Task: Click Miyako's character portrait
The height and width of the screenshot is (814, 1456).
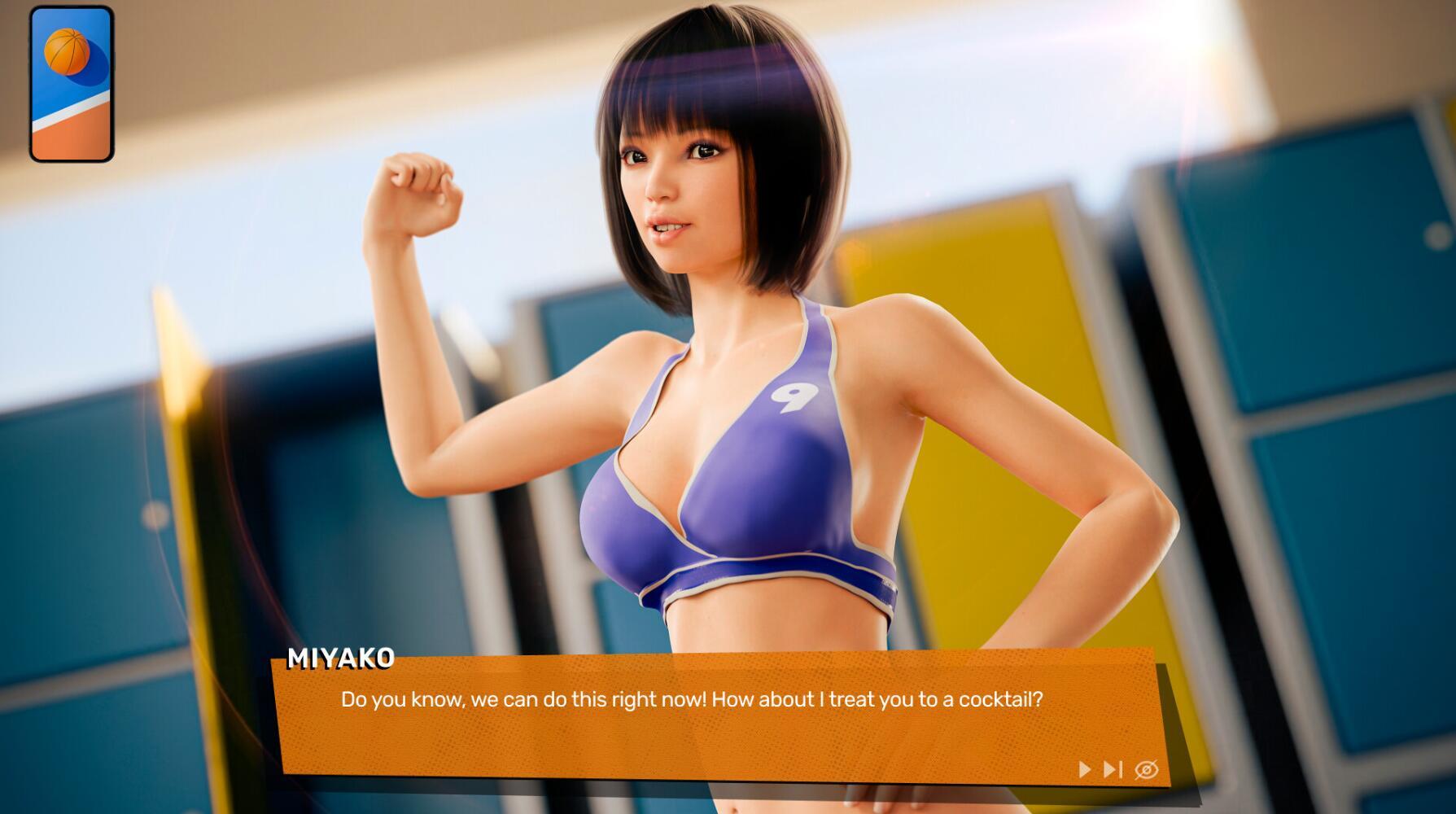Action: tap(716, 326)
